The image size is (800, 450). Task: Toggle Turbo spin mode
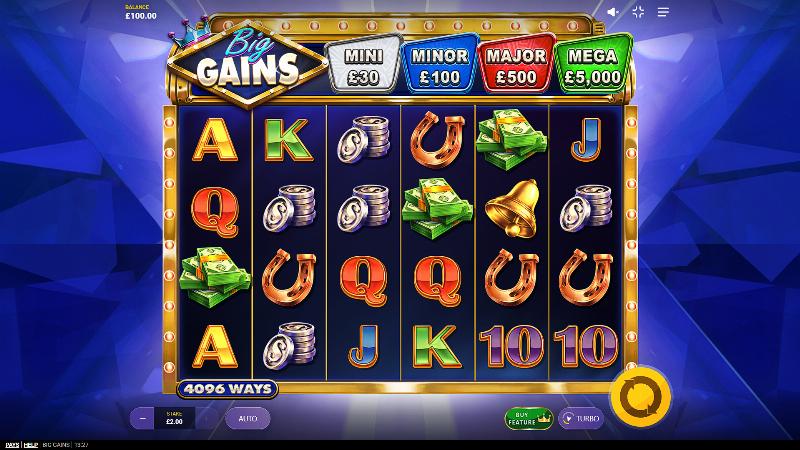581,418
